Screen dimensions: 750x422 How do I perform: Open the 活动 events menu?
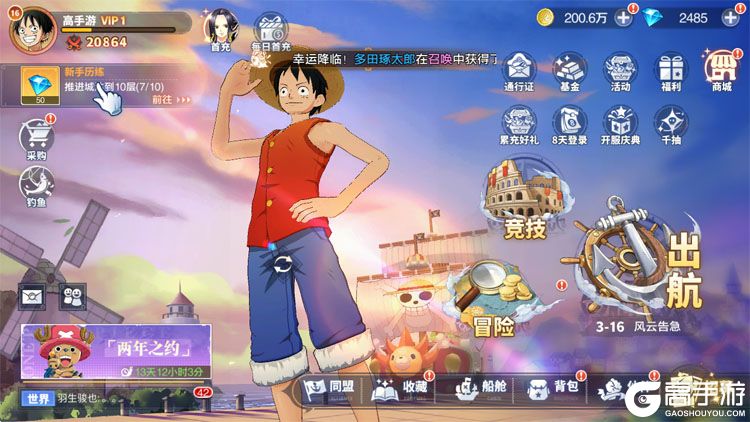620,70
